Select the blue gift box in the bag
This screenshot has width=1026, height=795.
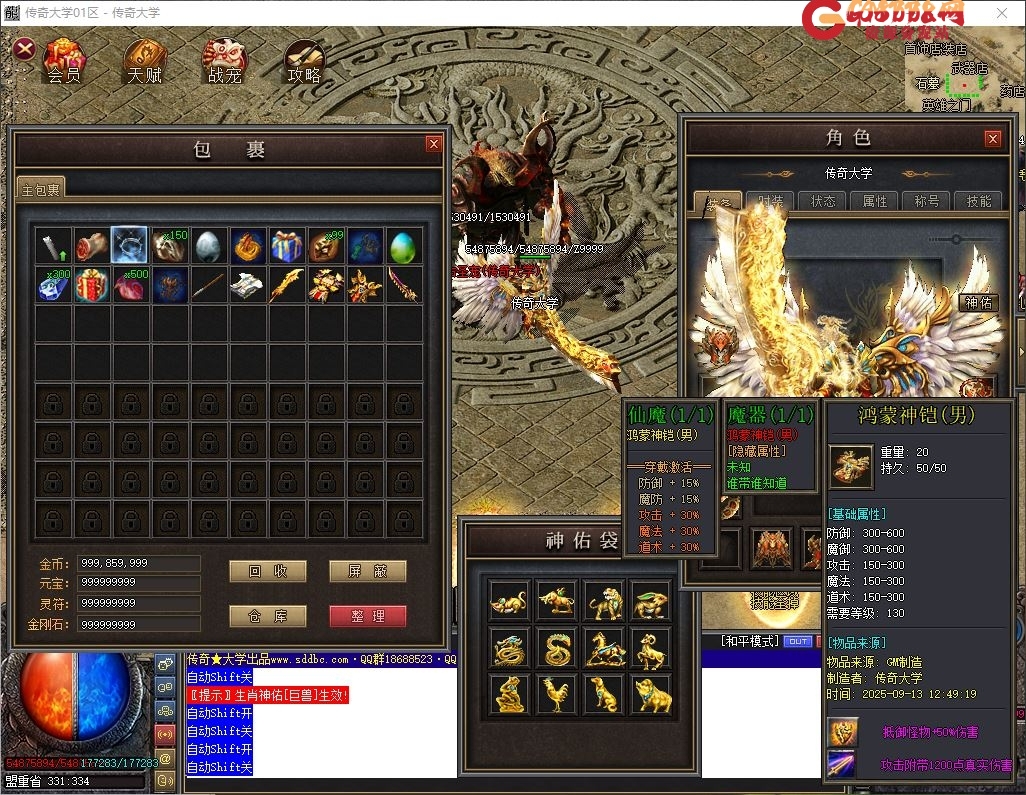point(286,246)
